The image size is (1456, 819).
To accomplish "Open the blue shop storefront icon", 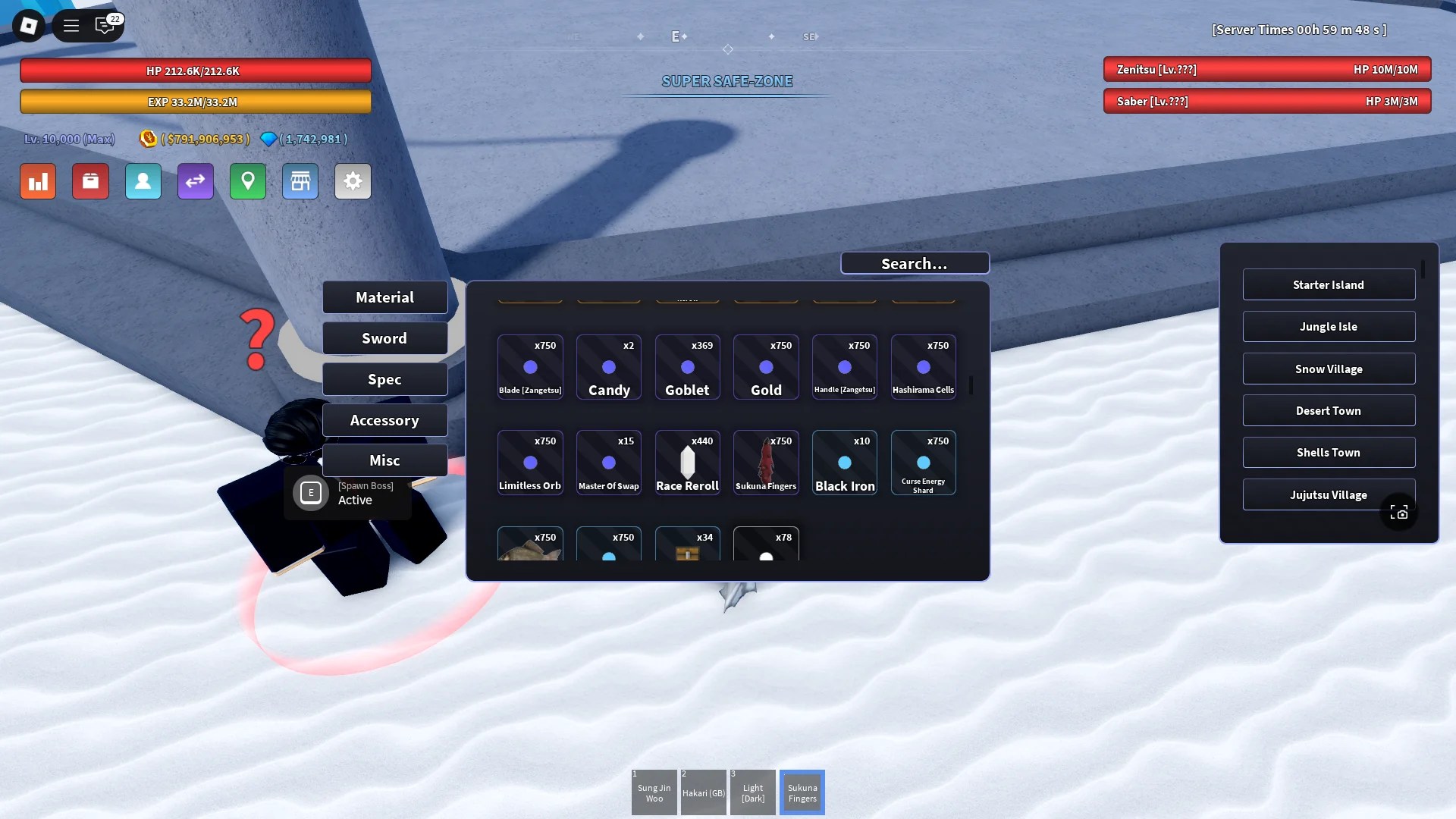I will pos(300,181).
